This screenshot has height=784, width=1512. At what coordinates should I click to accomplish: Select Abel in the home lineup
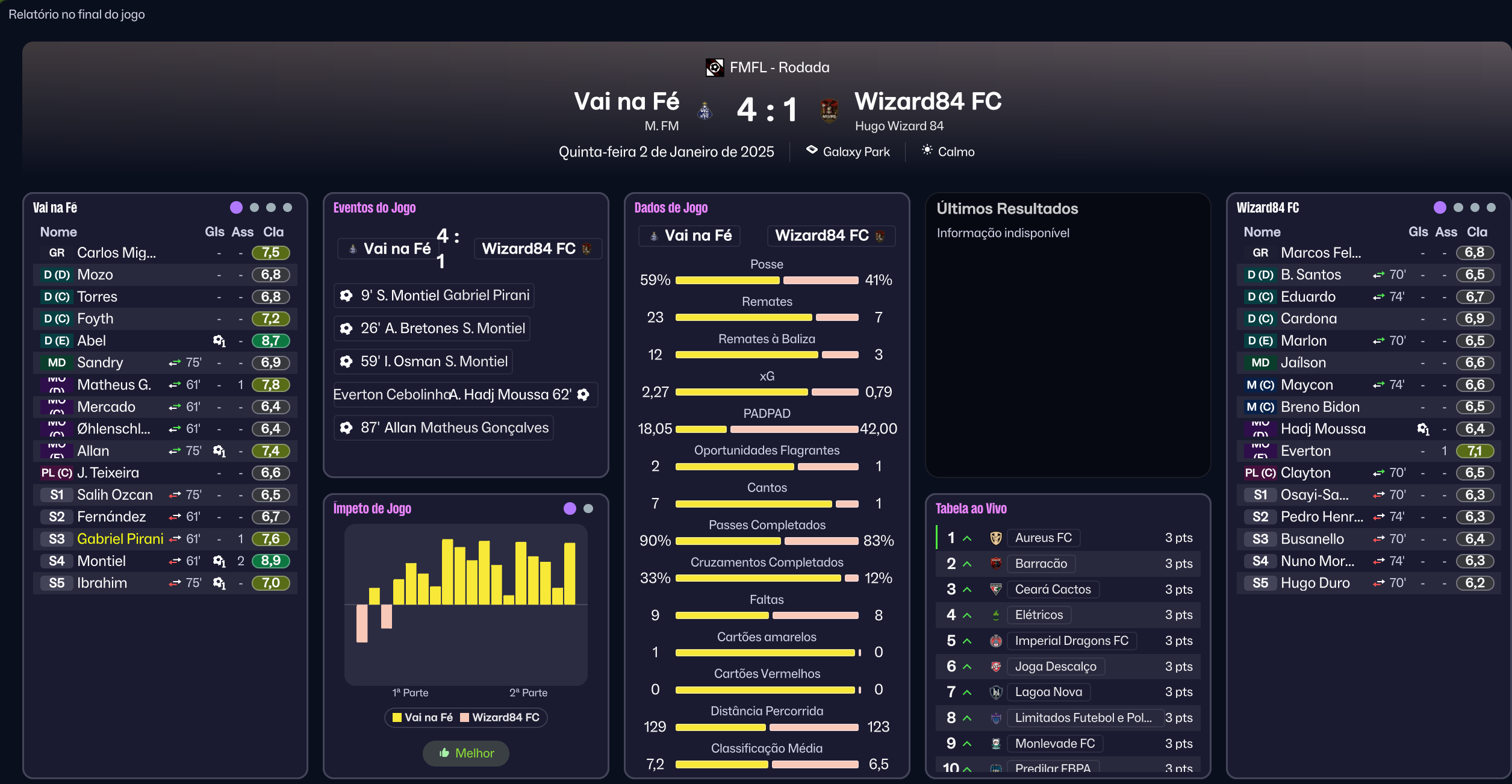[92, 341]
